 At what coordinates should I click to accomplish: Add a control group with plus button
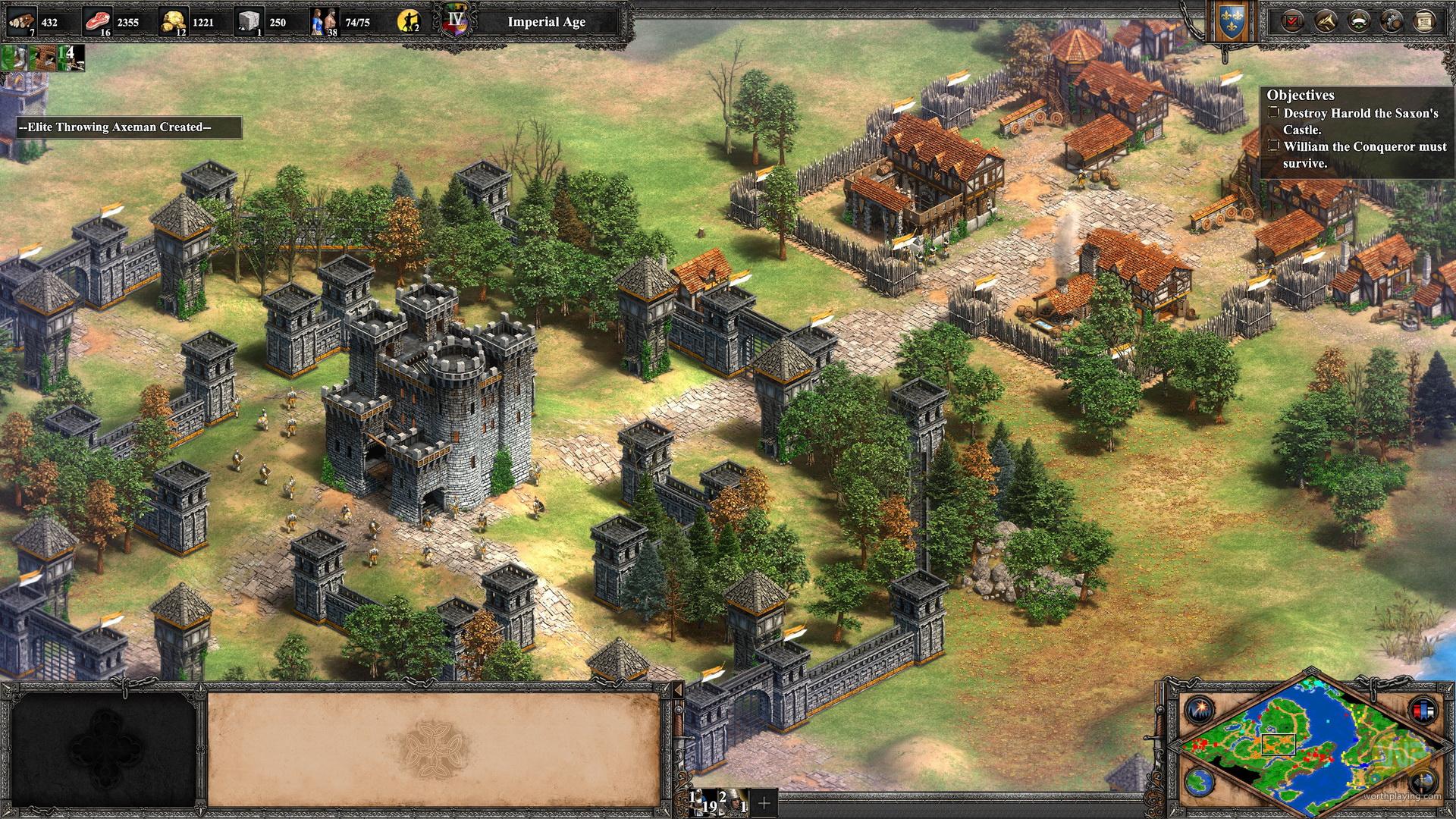tap(764, 802)
